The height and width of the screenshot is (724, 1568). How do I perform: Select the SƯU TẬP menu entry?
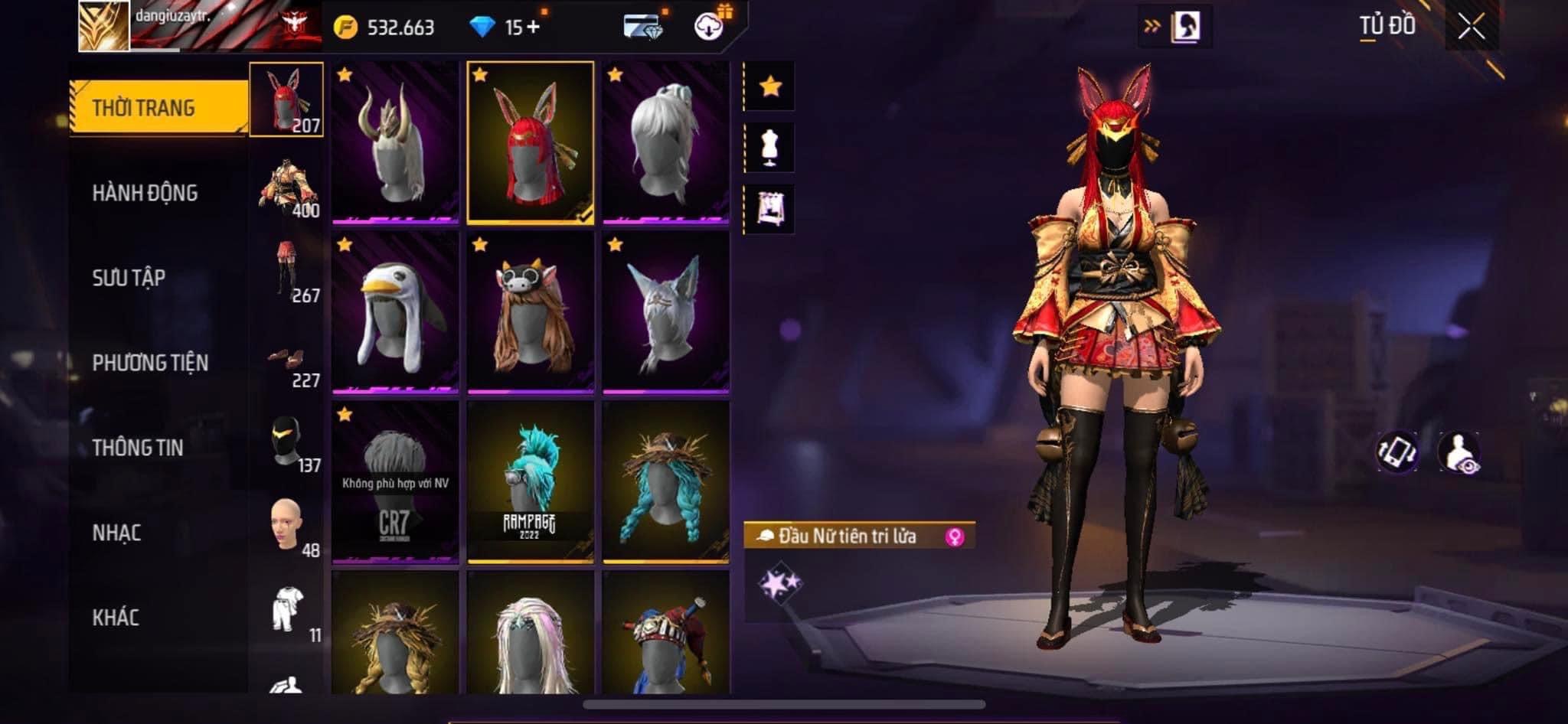[129, 278]
